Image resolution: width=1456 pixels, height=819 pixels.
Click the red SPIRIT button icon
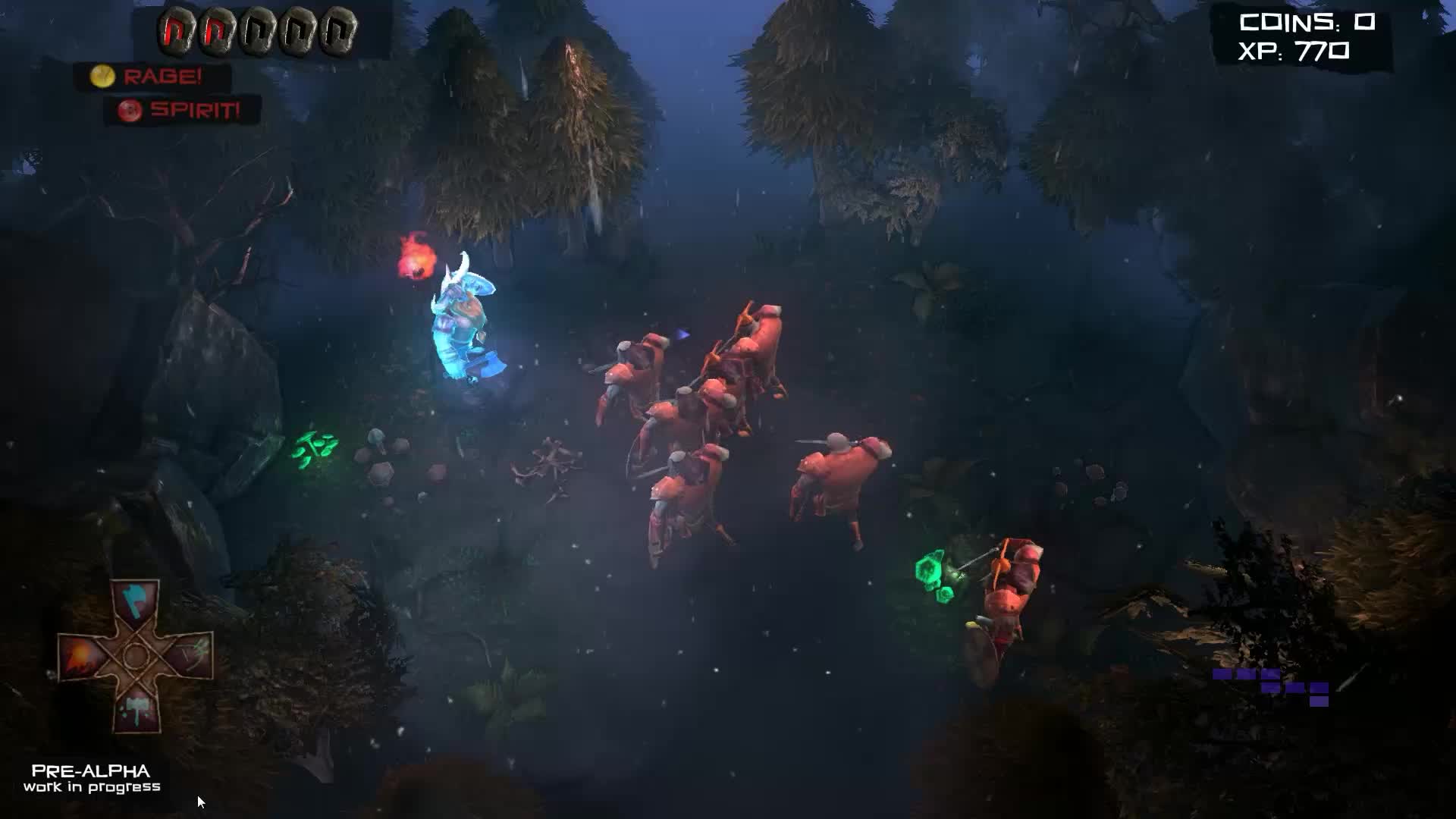click(x=129, y=111)
